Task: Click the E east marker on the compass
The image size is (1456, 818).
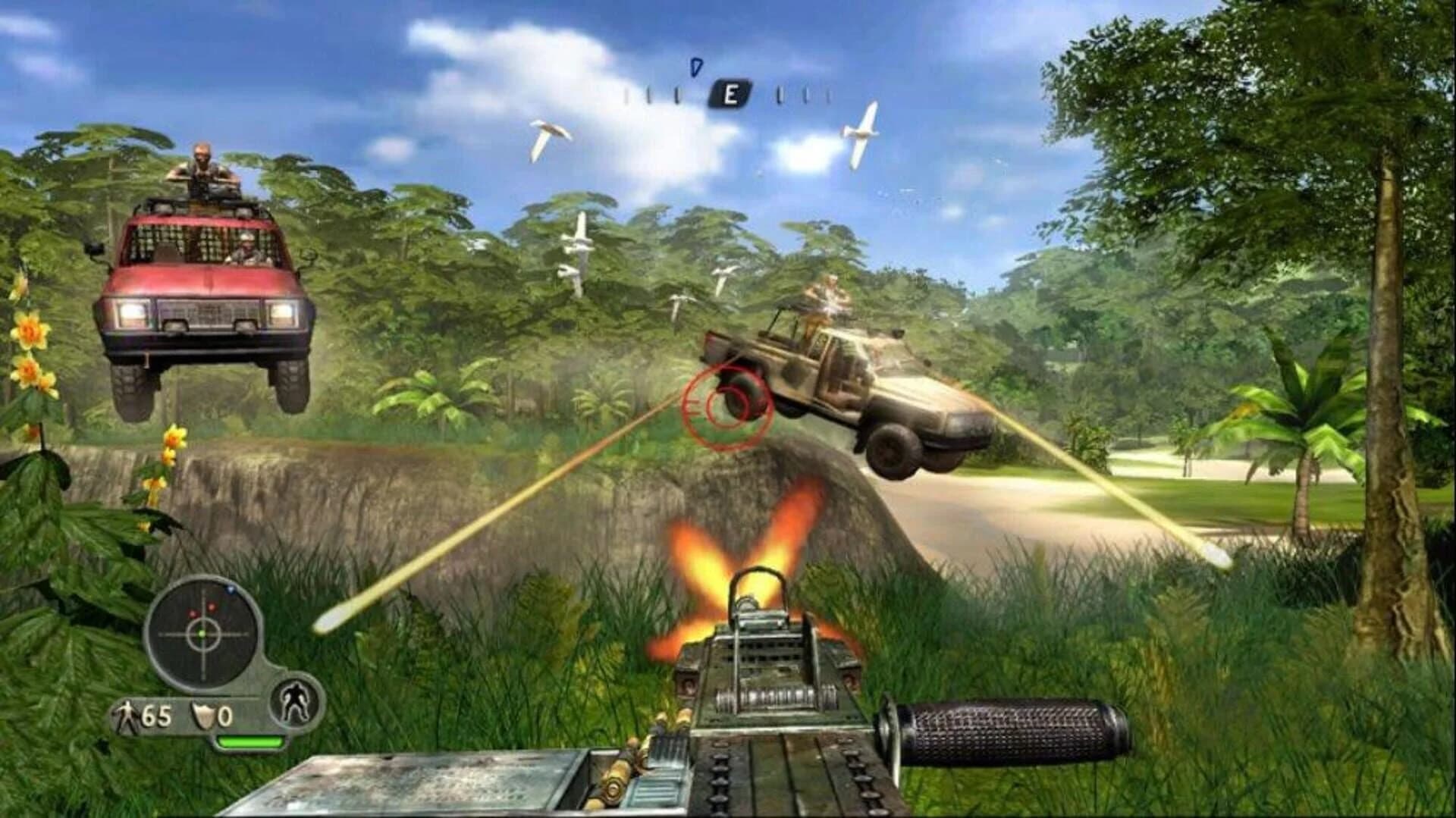Action: pyautogui.click(x=729, y=93)
